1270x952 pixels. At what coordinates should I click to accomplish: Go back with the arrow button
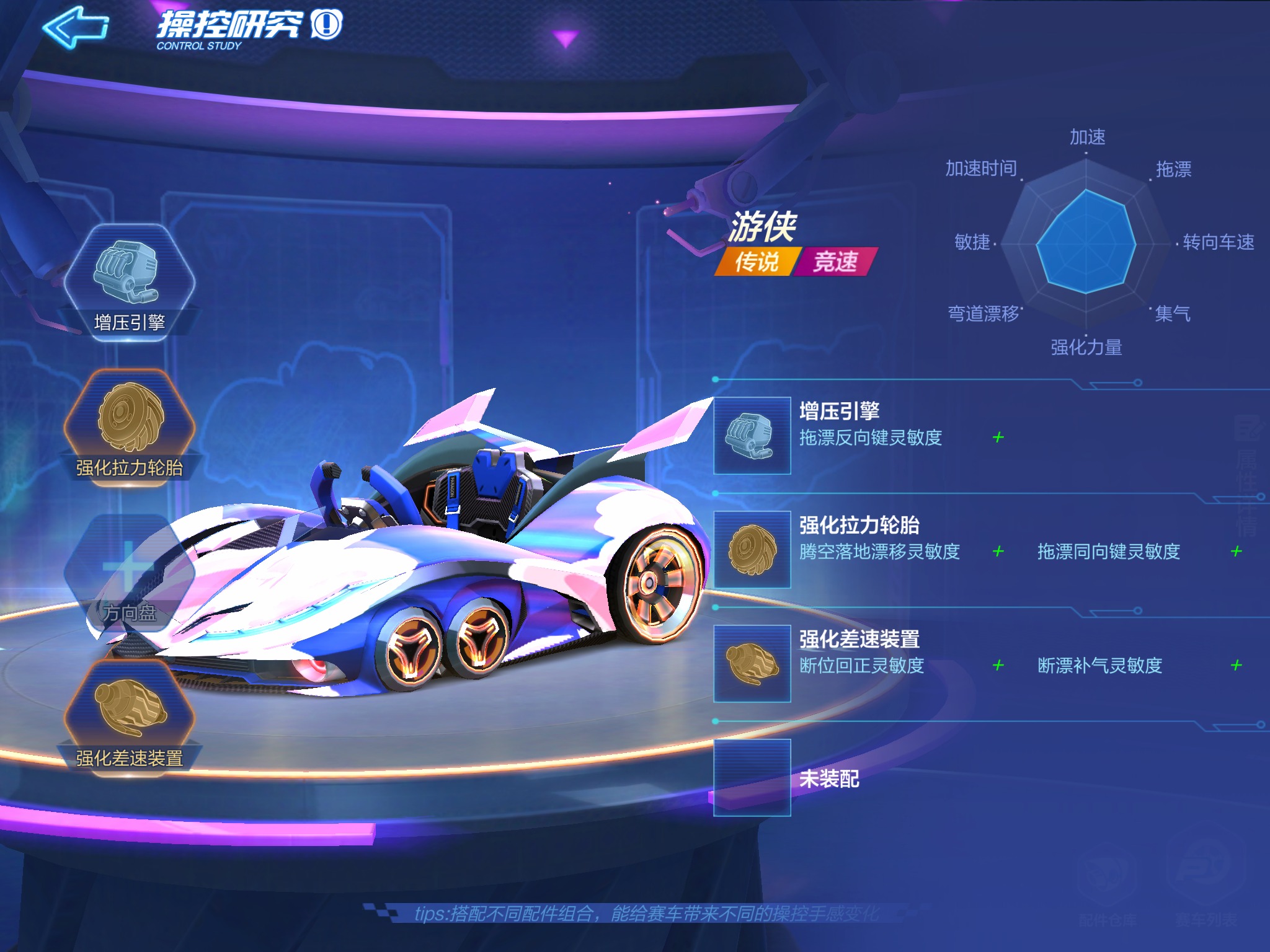[x=76, y=27]
